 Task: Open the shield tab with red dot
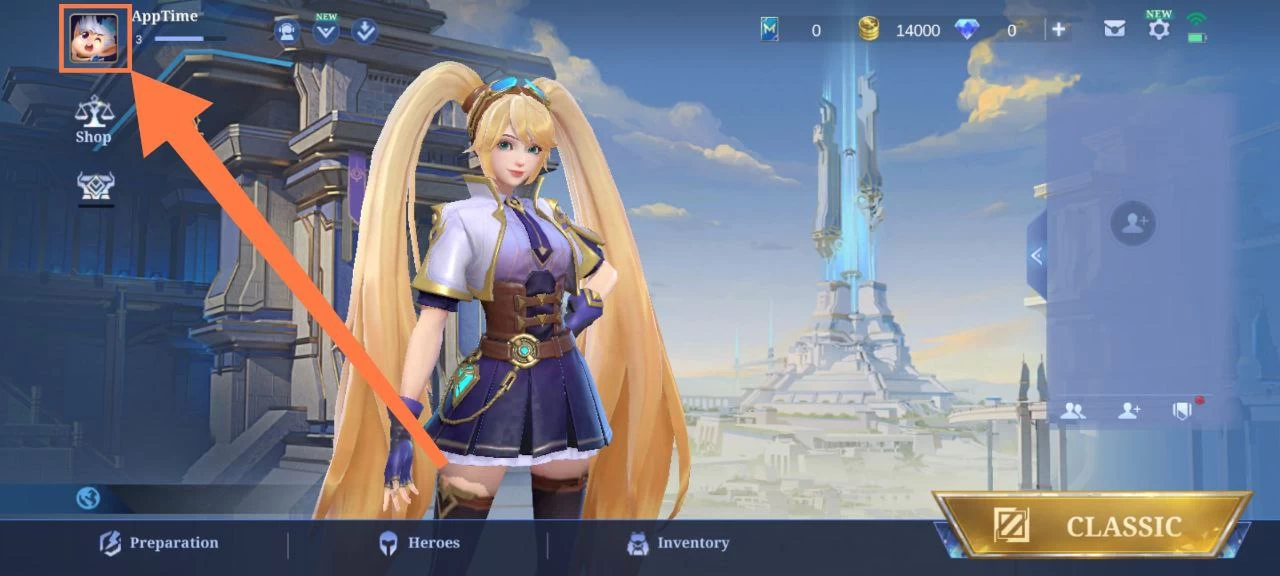coord(1183,410)
